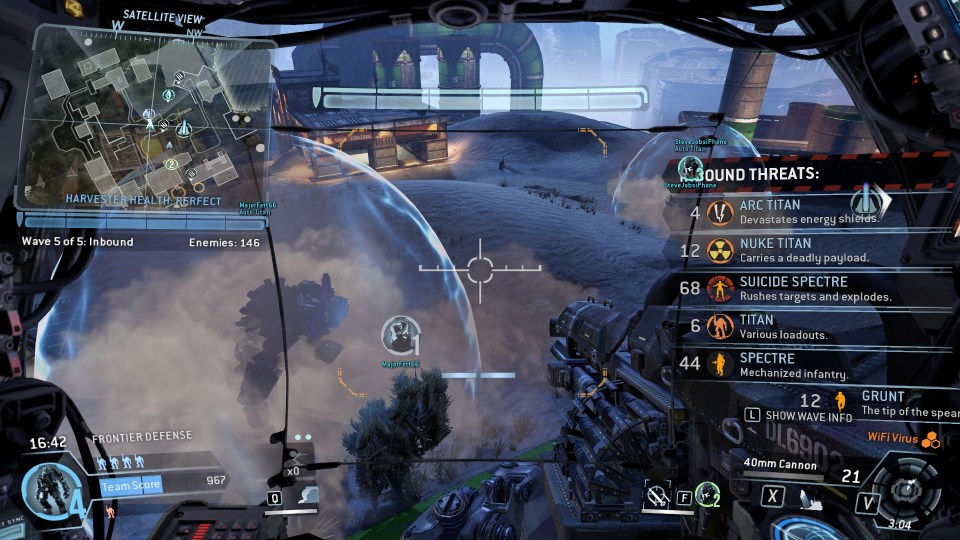Click the WiFi Virus burn card icon
Screen dimensions: 960x540
click(931, 439)
